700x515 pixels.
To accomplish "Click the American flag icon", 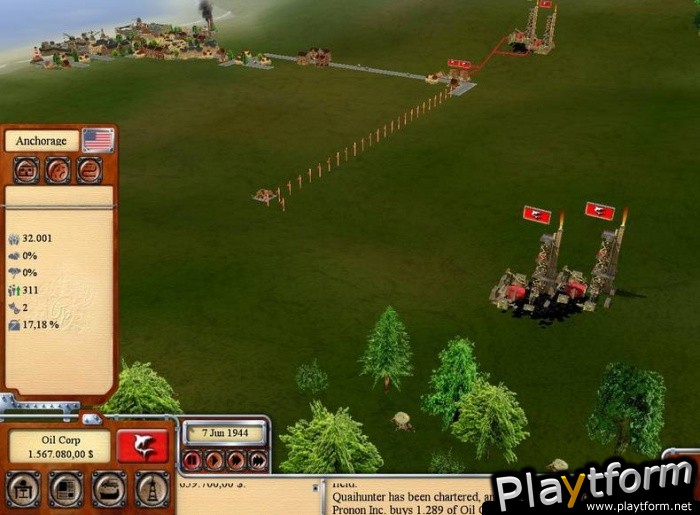I will pos(98,140).
